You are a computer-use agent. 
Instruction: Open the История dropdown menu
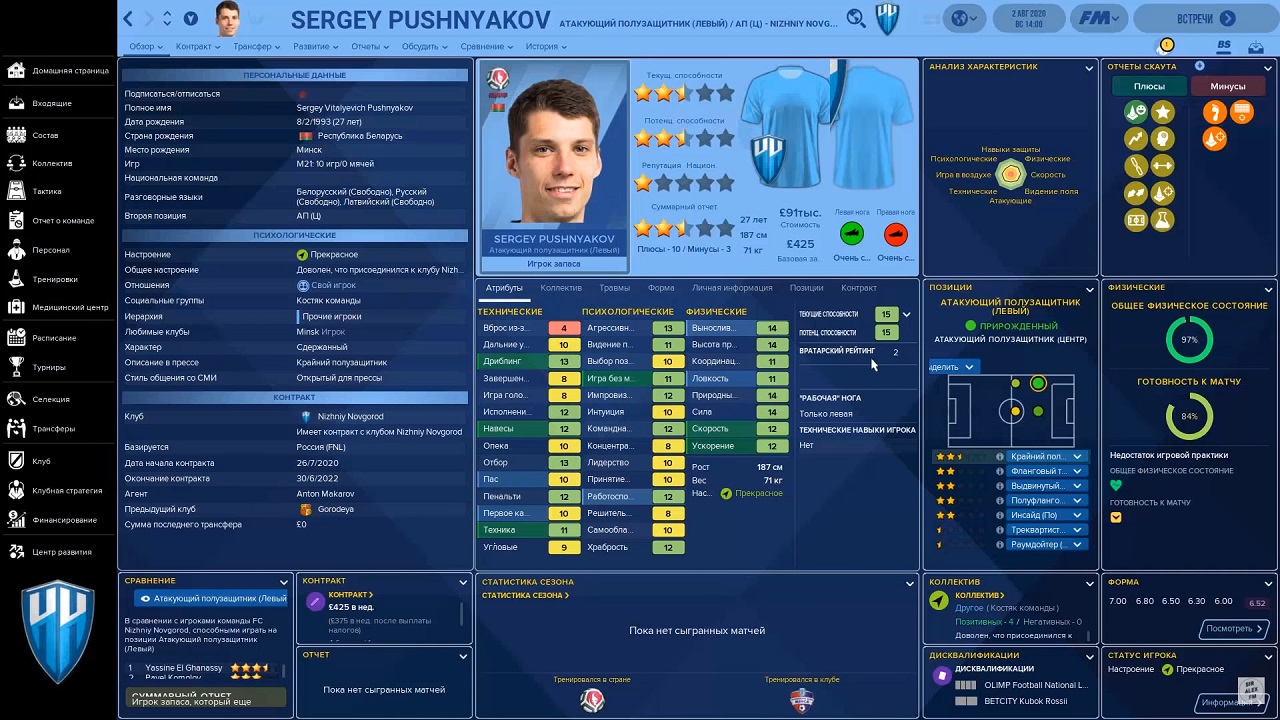545,47
